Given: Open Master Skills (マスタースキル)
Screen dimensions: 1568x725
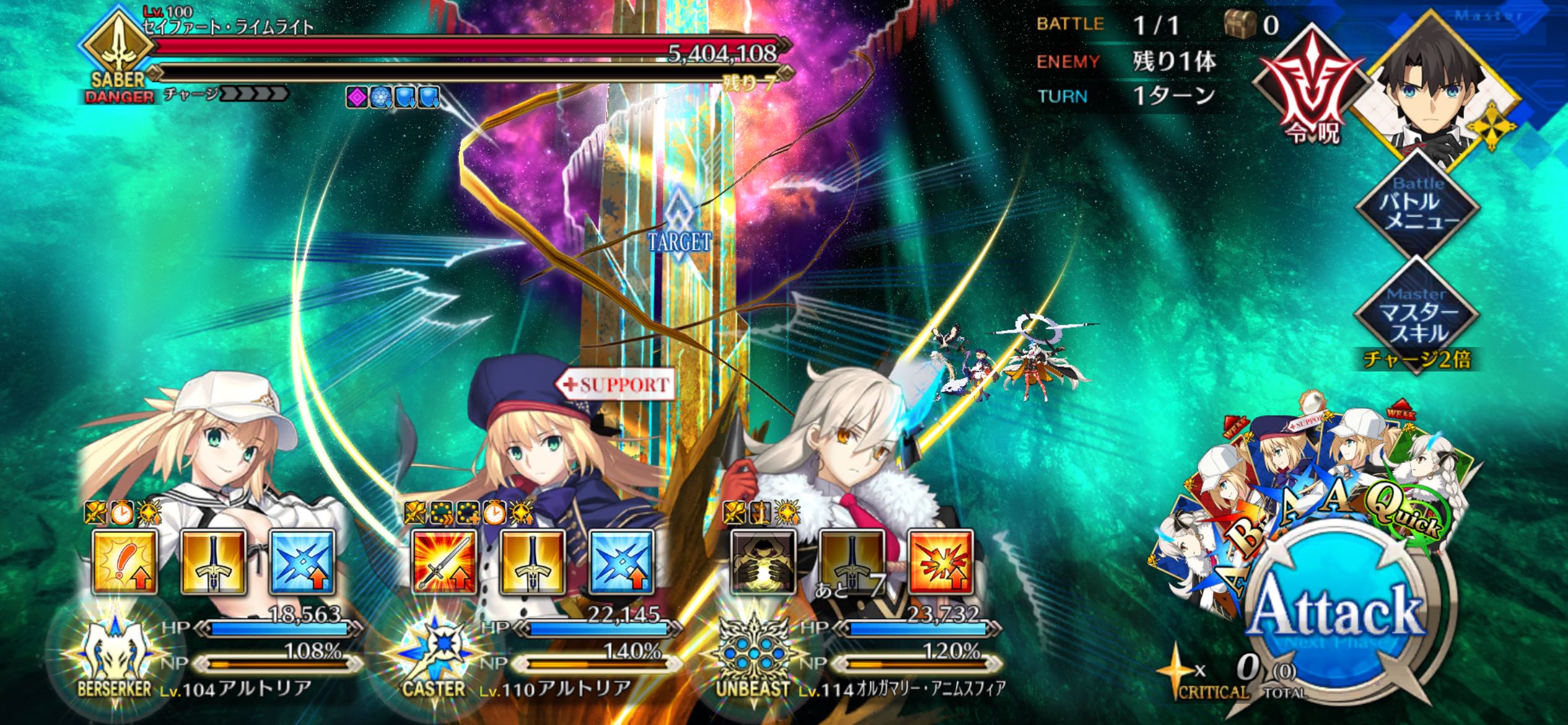Looking at the screenshot, I should click(x=1417, y=316).
